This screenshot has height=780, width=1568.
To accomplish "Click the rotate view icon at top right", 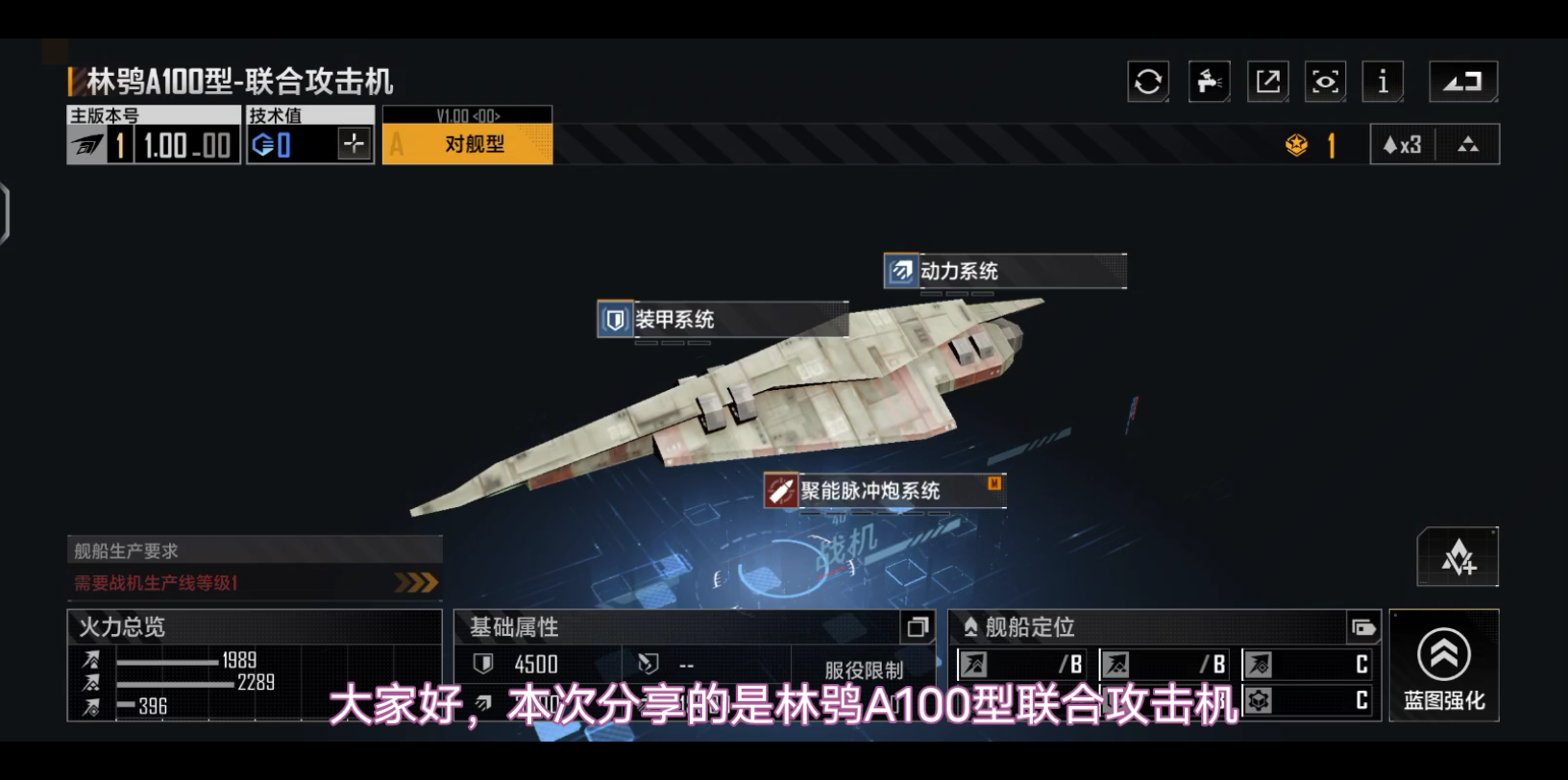I will [x=1461, y=81].
